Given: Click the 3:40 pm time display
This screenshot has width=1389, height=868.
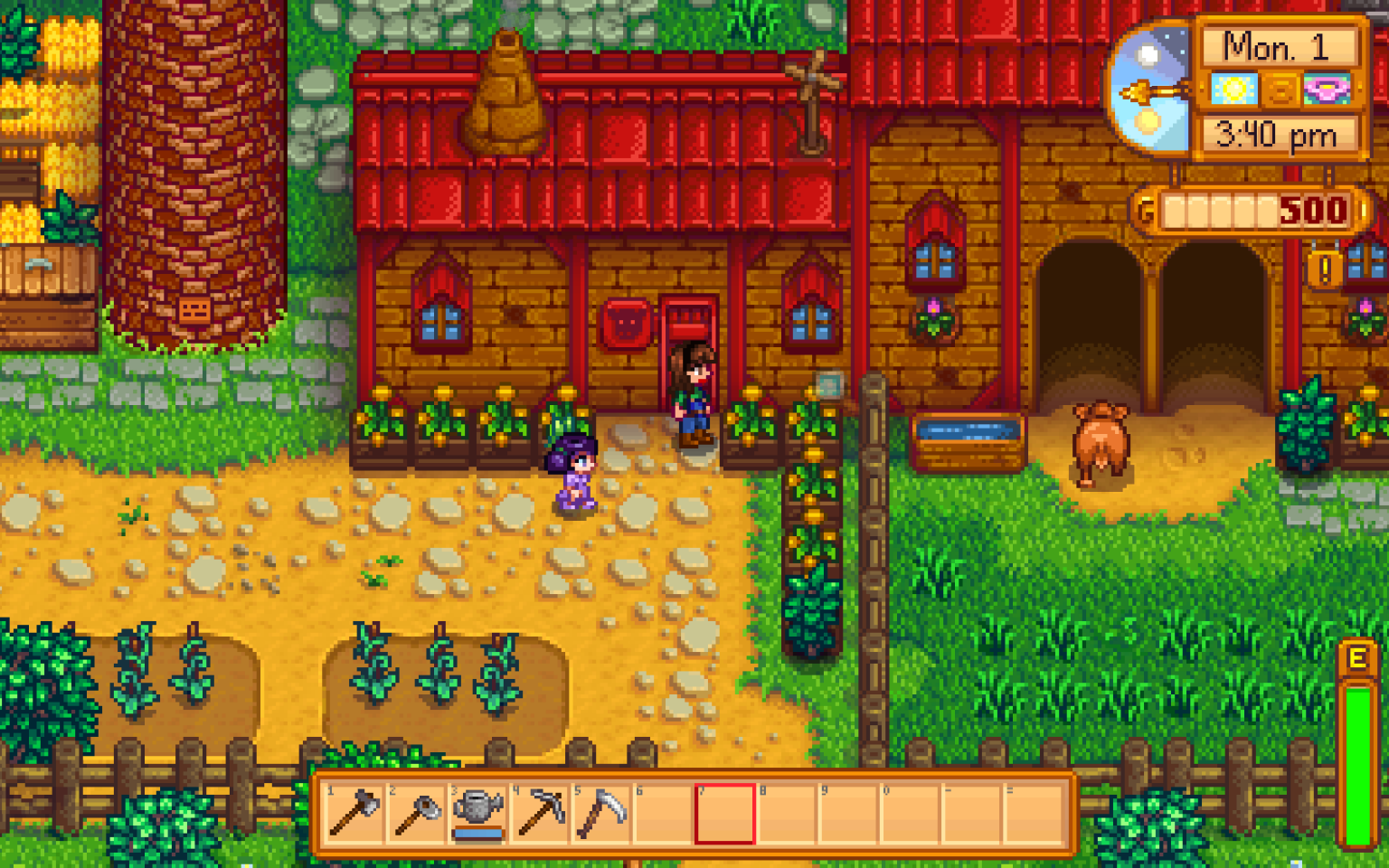Looking at the screenshot, I should (x=1278, y=134).
